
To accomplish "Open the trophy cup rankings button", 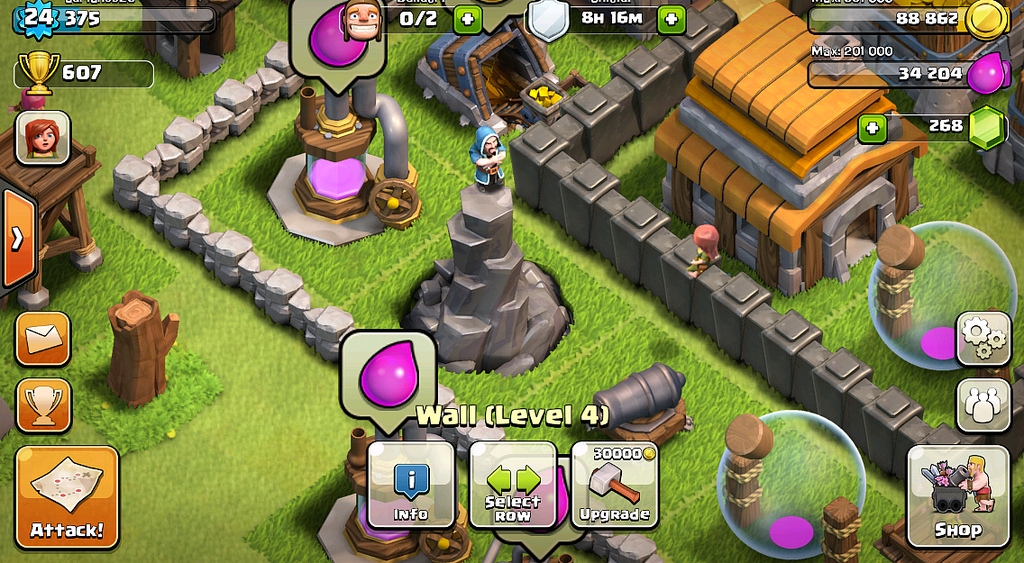I will 43,404.
